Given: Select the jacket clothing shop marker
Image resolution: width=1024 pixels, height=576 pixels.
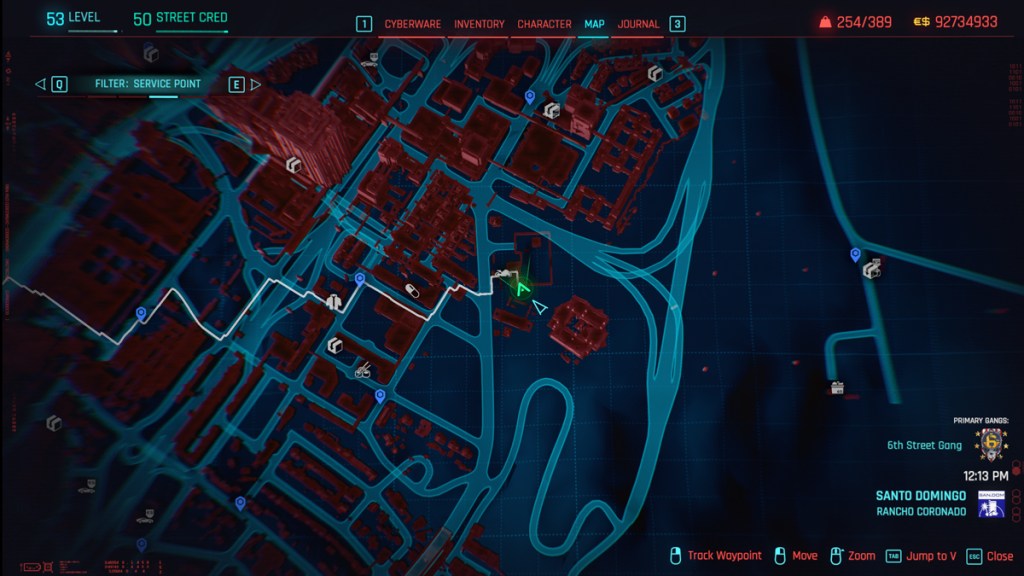Looking at the screenshot, I should (334, 299).
